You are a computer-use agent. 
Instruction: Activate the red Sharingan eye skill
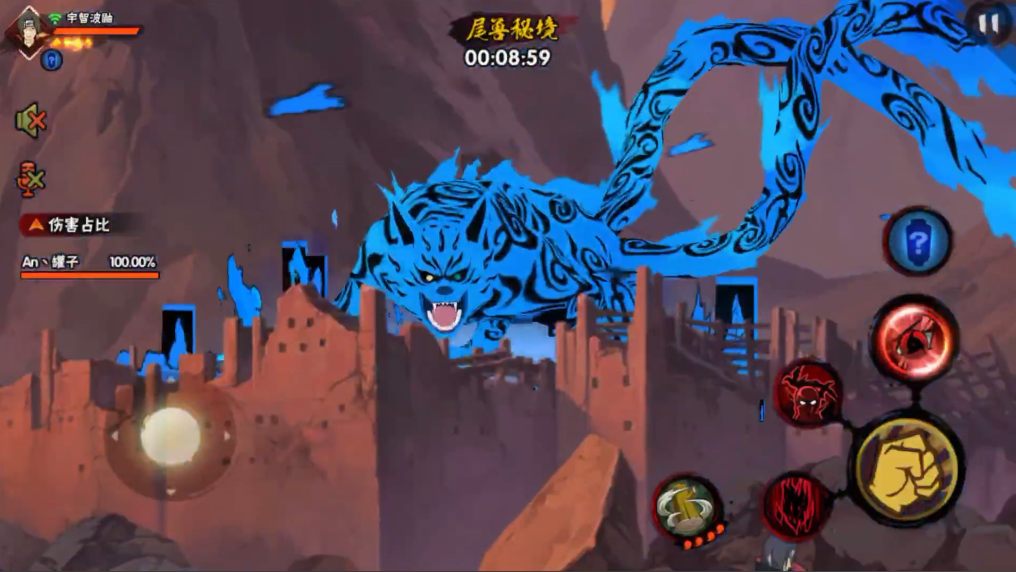[914, 338]
